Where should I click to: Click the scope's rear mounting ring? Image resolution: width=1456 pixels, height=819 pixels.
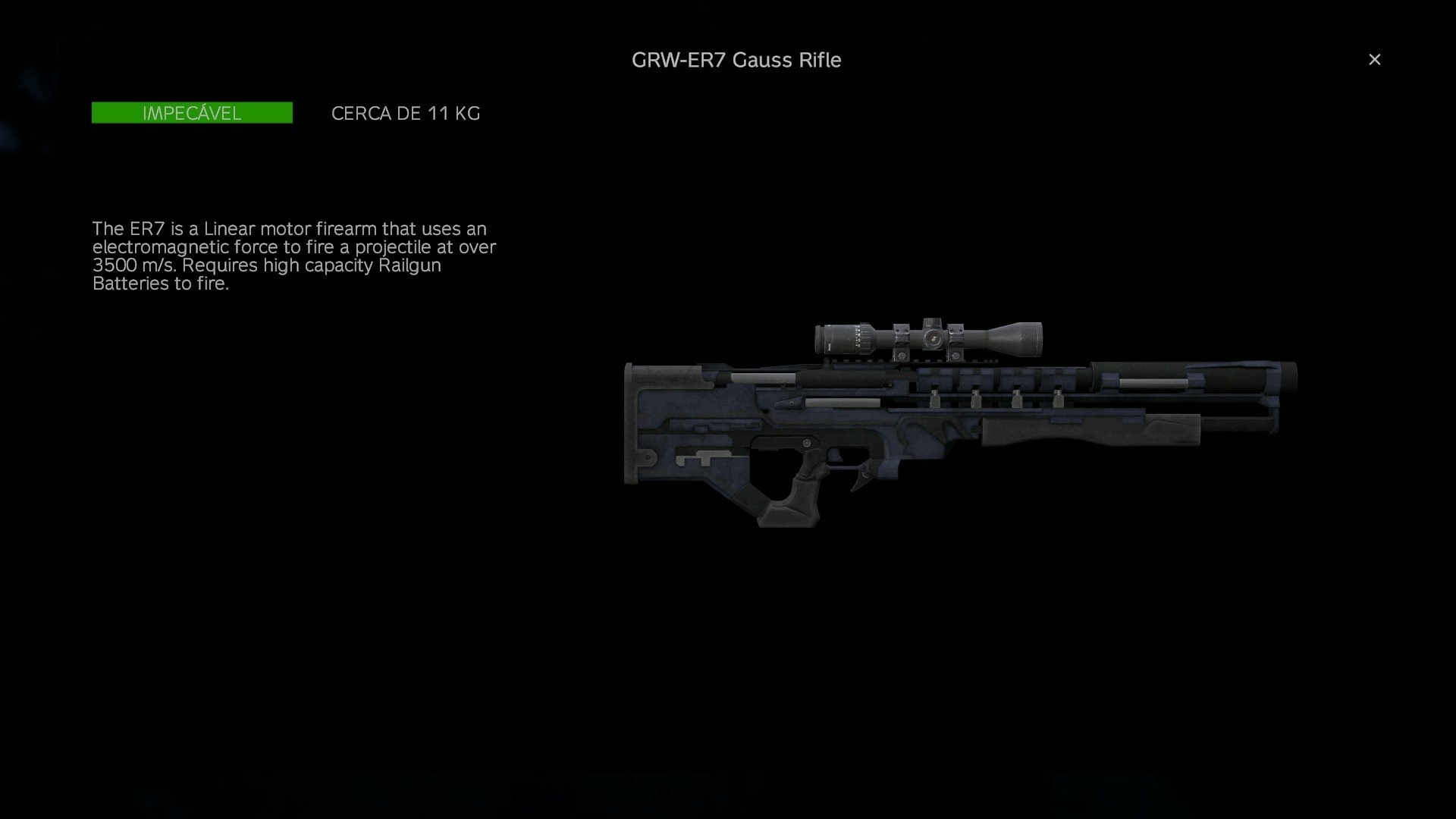click(x=901, y=341)
